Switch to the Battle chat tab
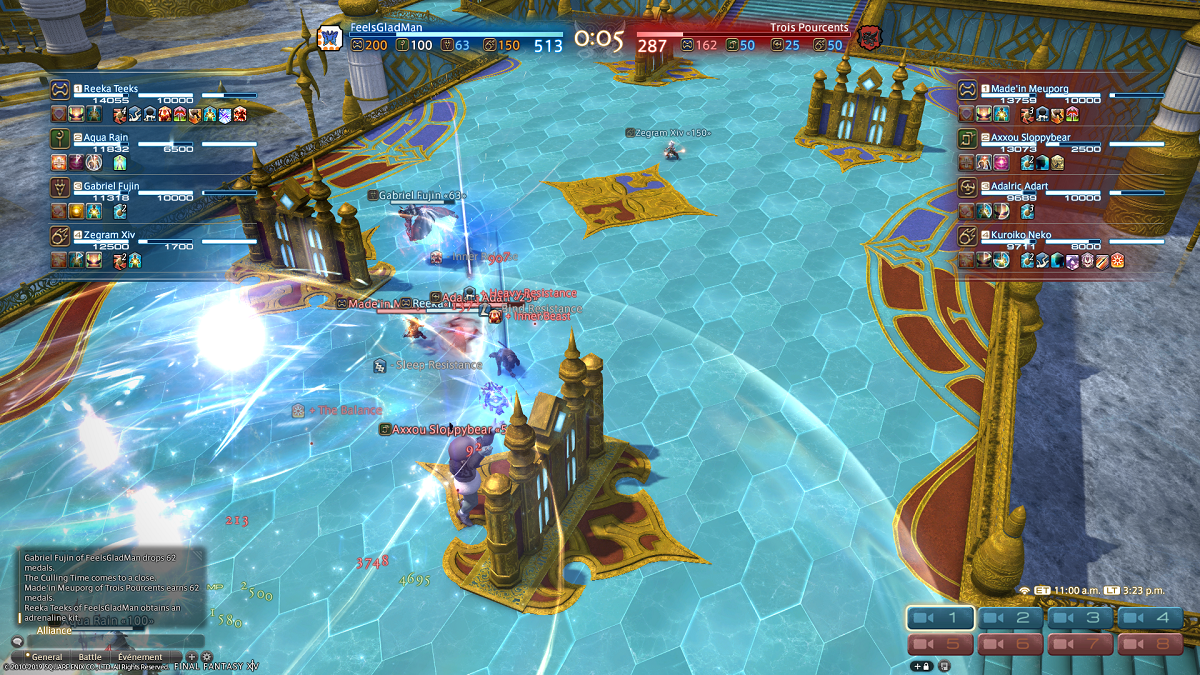Viewport: 1200px width, 675px height. (90, 657)
